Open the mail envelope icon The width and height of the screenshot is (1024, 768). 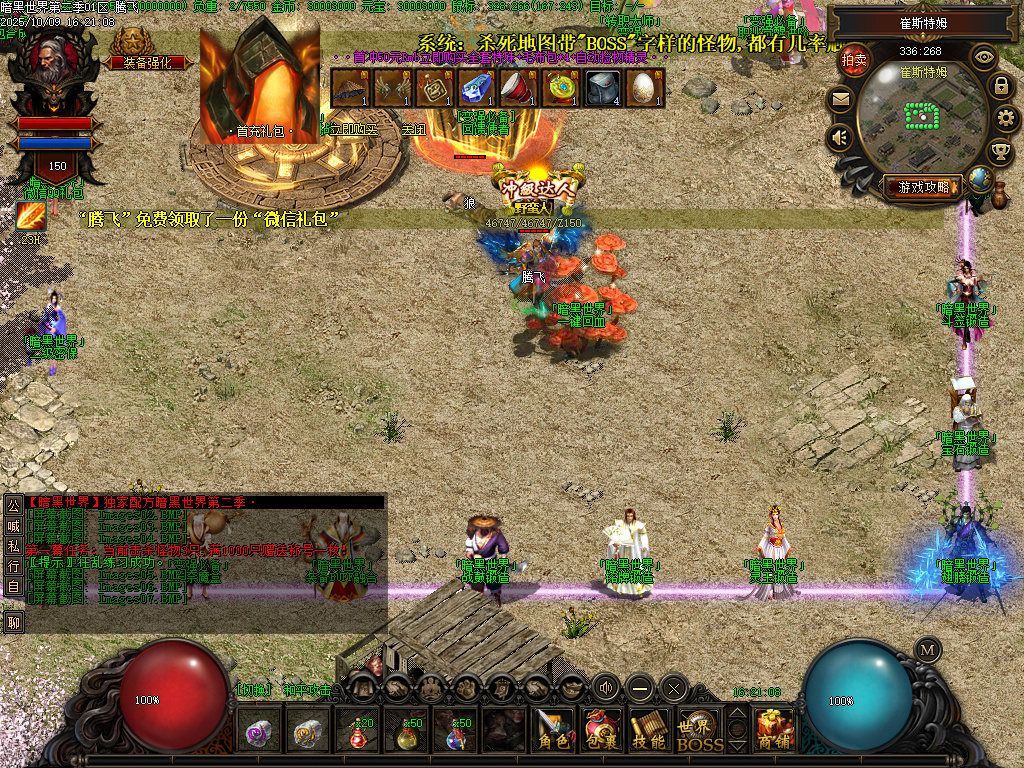840,99
